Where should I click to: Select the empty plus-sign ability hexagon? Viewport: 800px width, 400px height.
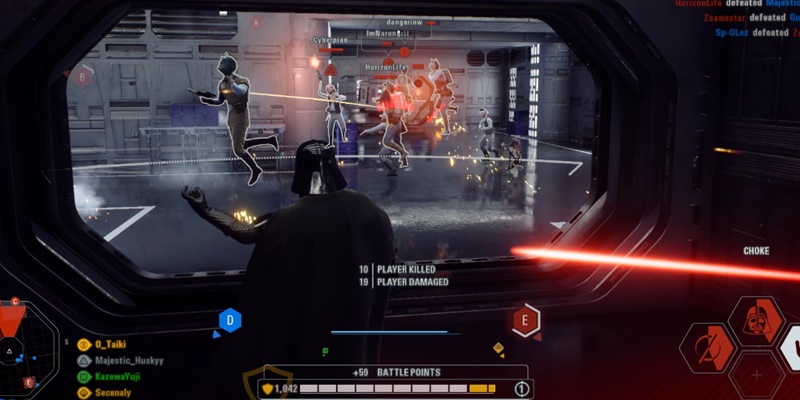(x=756, y=376)
